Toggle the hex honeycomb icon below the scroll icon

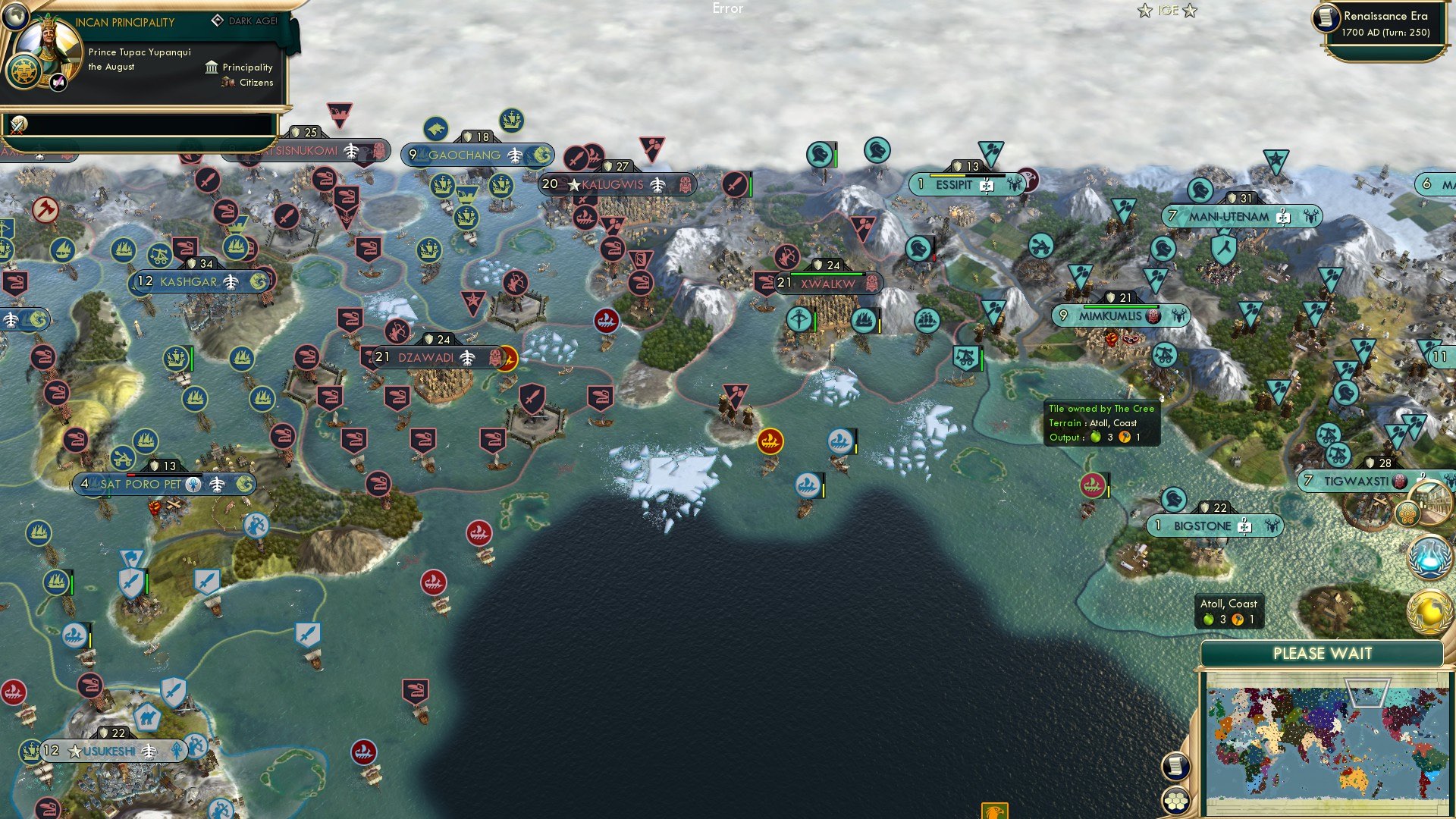pyautogui.click(x=1175, y=801)
